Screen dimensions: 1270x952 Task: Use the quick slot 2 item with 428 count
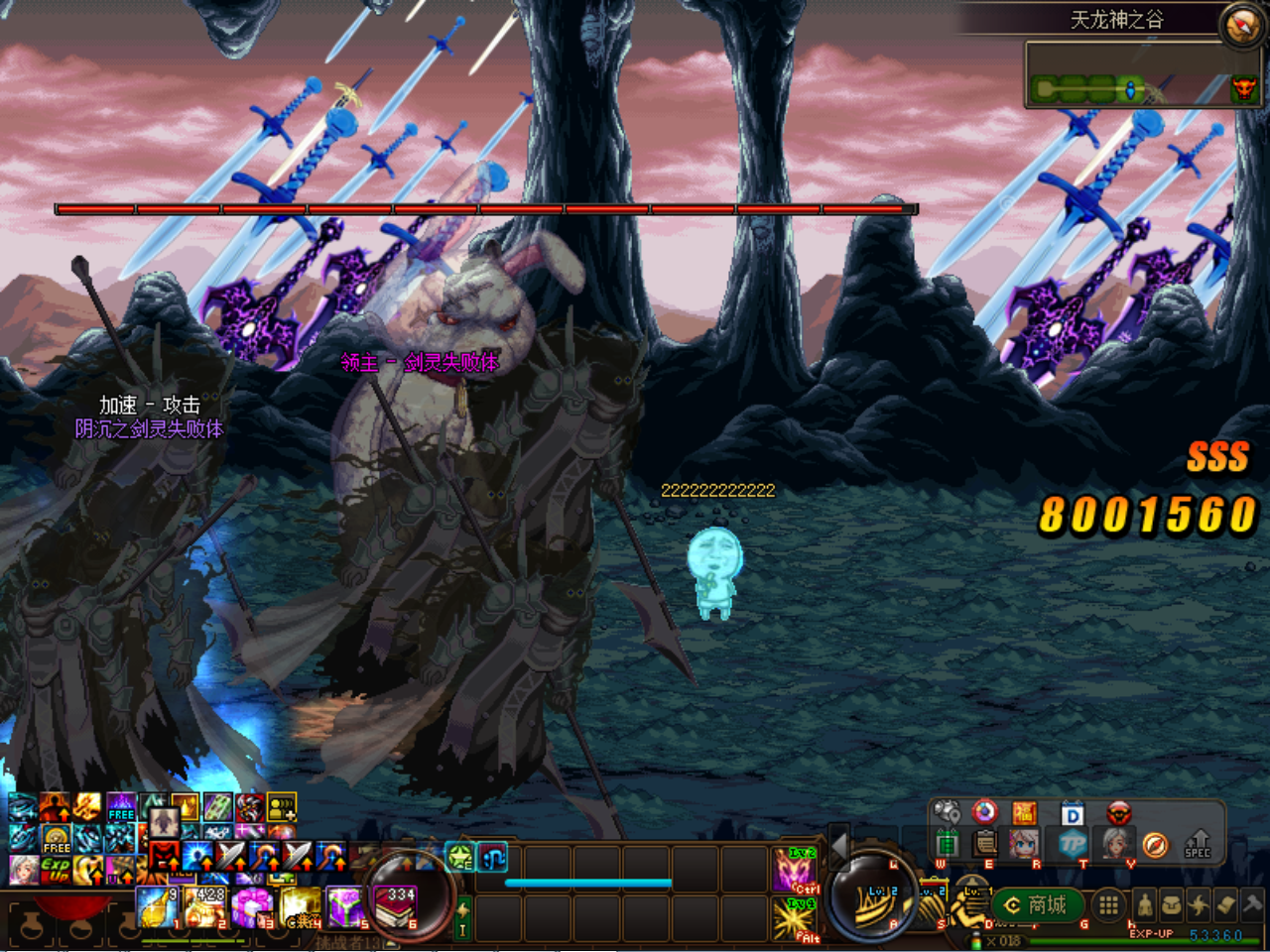[x=205, y=907]
